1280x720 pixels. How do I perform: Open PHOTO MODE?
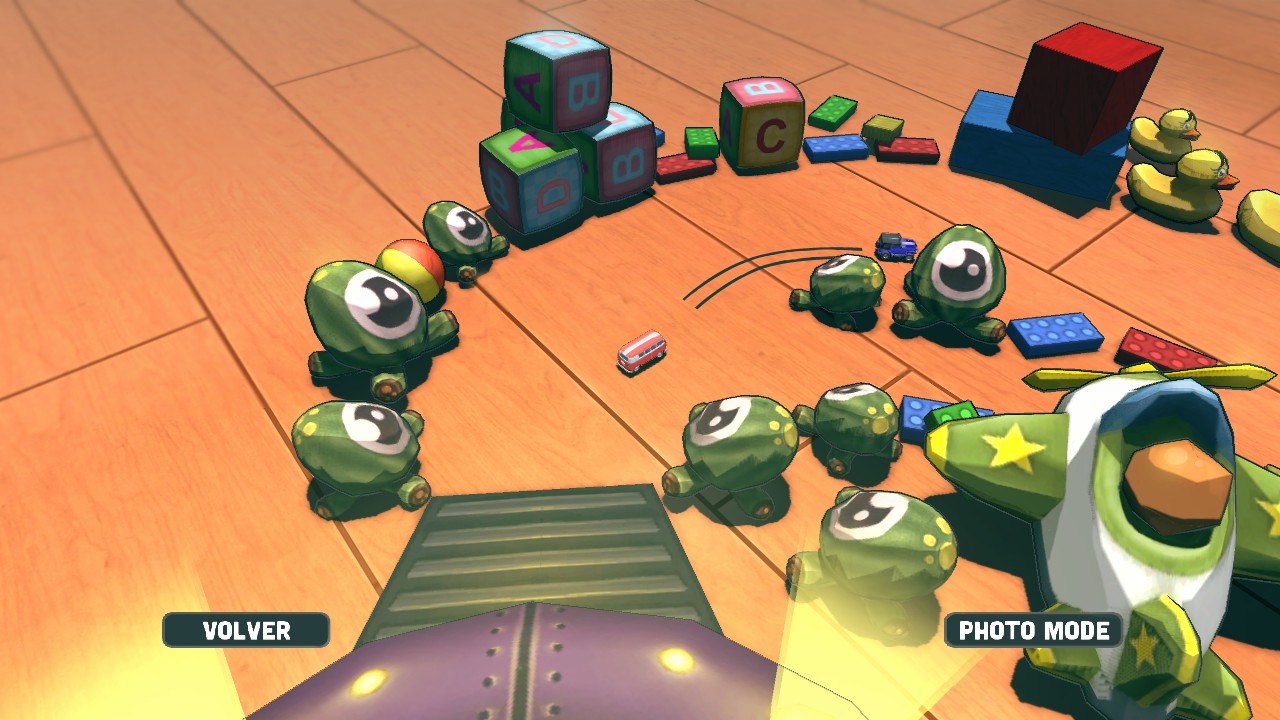coord(1033,630)
